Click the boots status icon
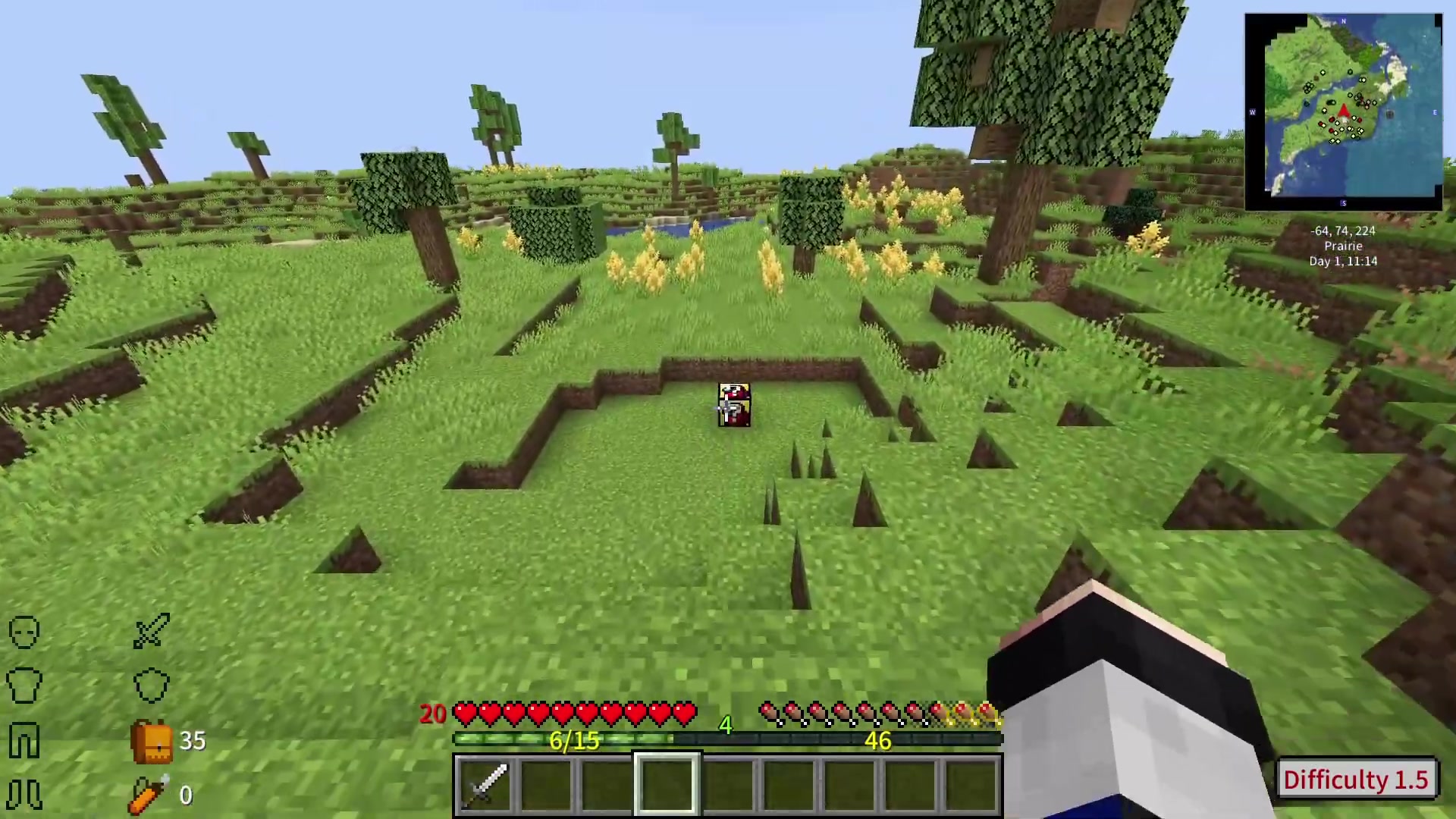 click(23, 795)
